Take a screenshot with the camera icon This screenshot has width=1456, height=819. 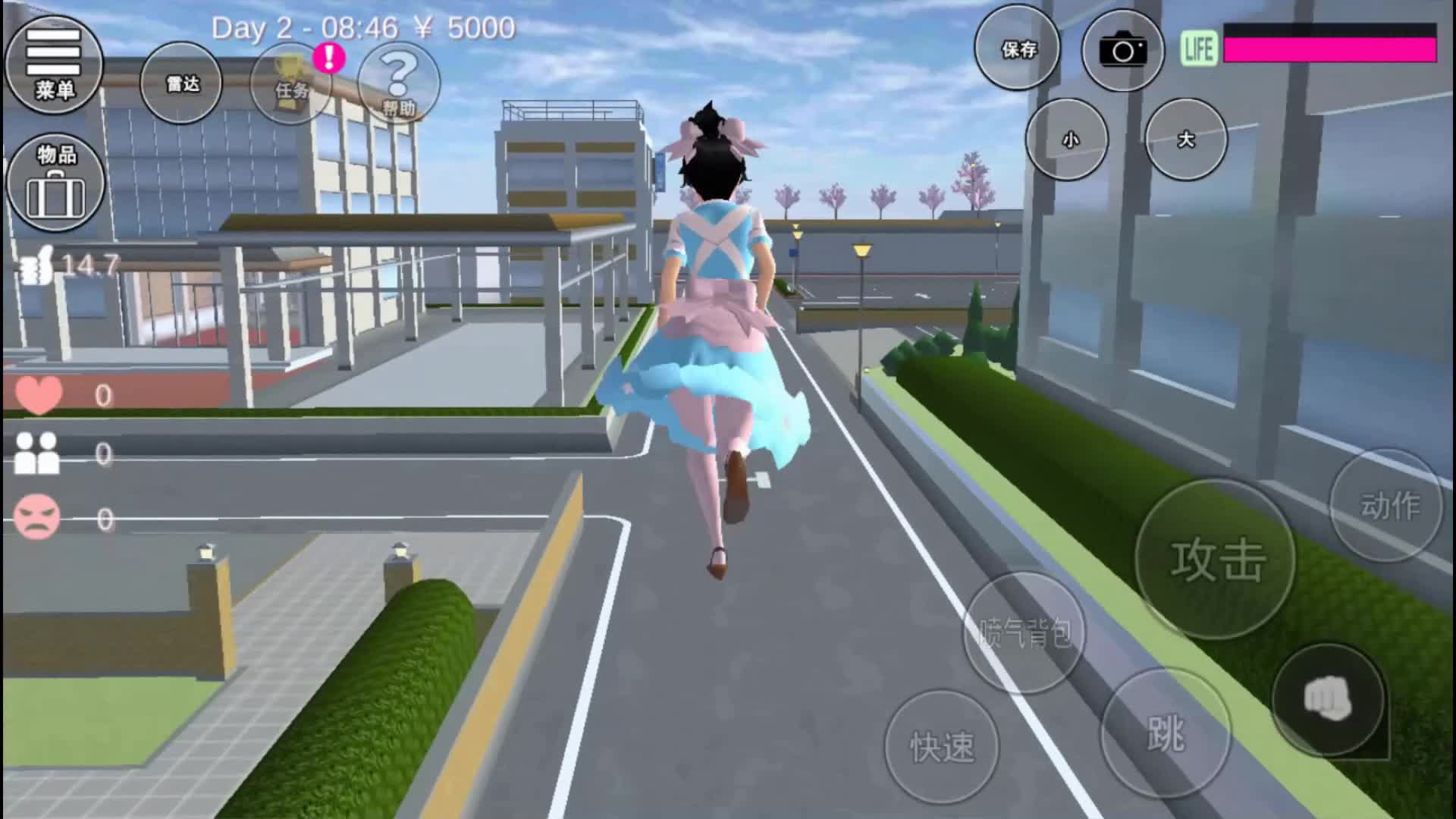click(1122, 51)
